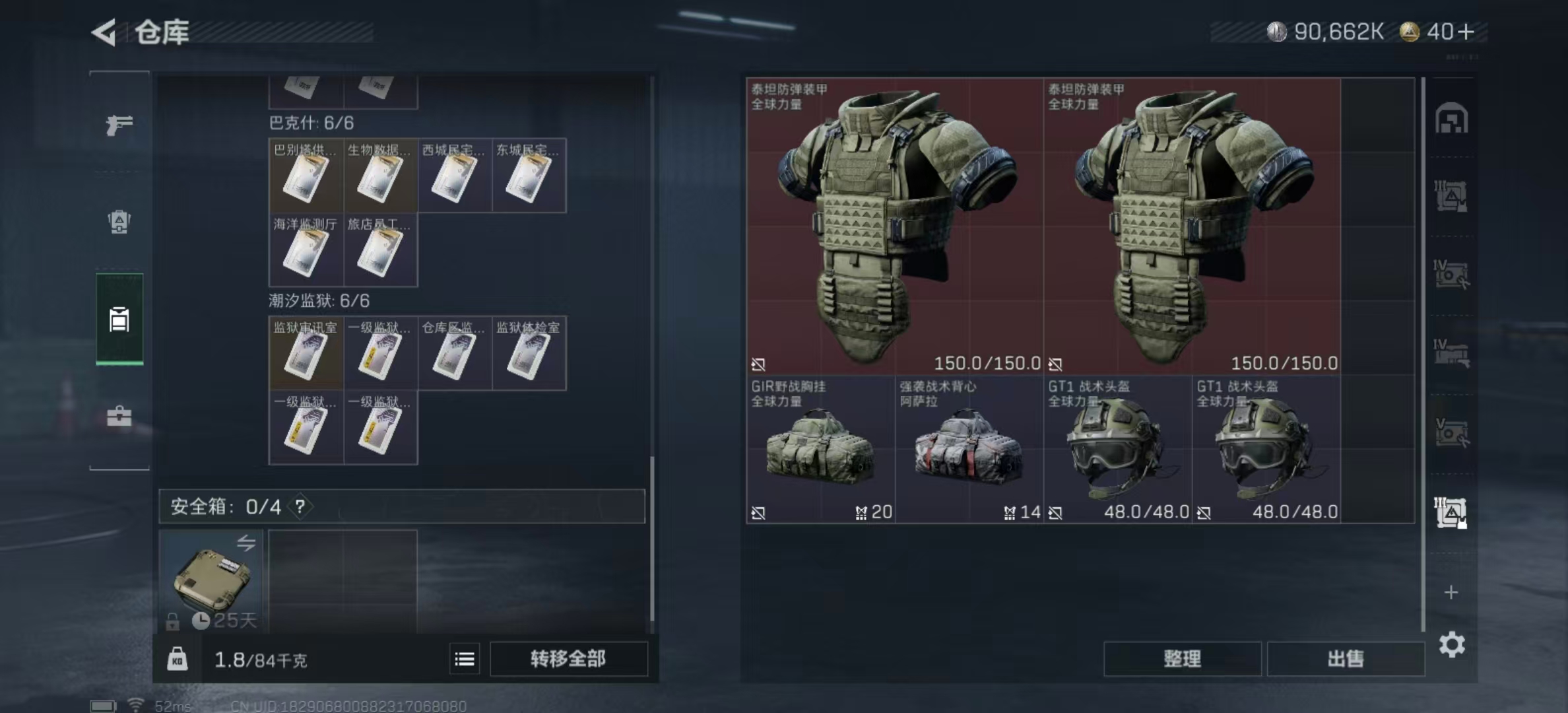Open the stash gear settings

[1452, 644]
